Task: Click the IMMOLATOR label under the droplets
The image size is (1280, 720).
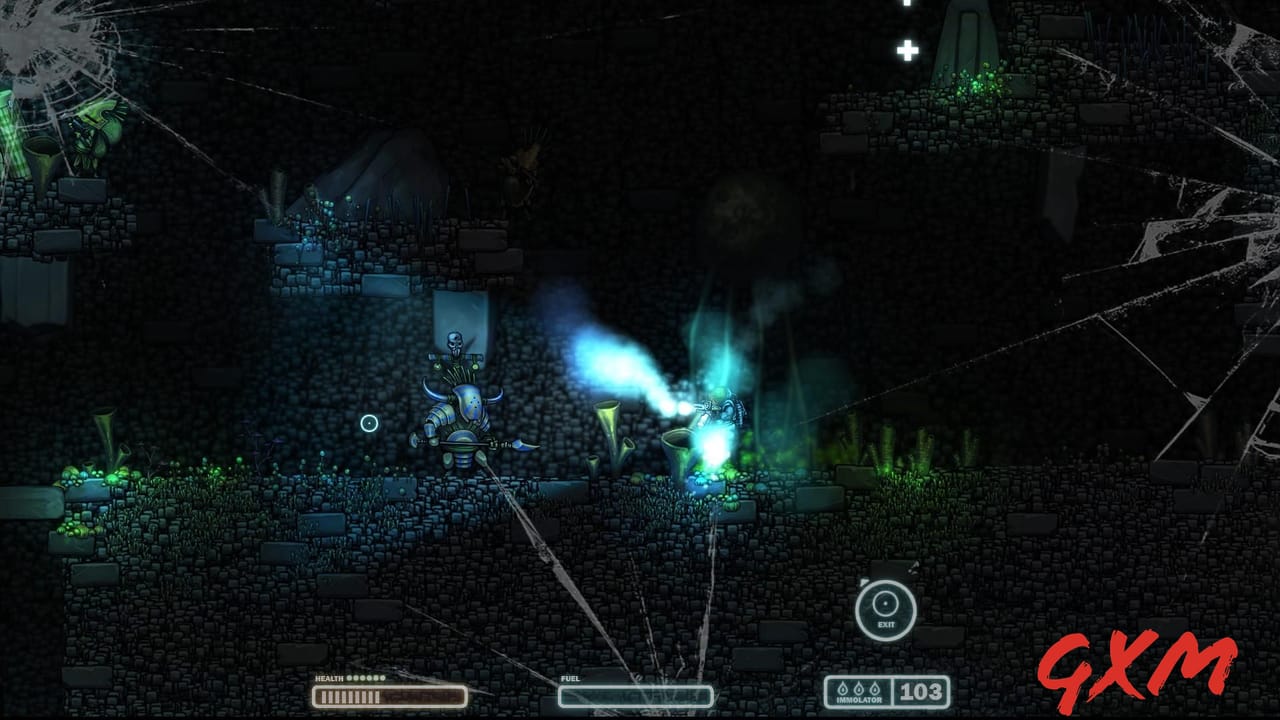Action: point(859,699)
